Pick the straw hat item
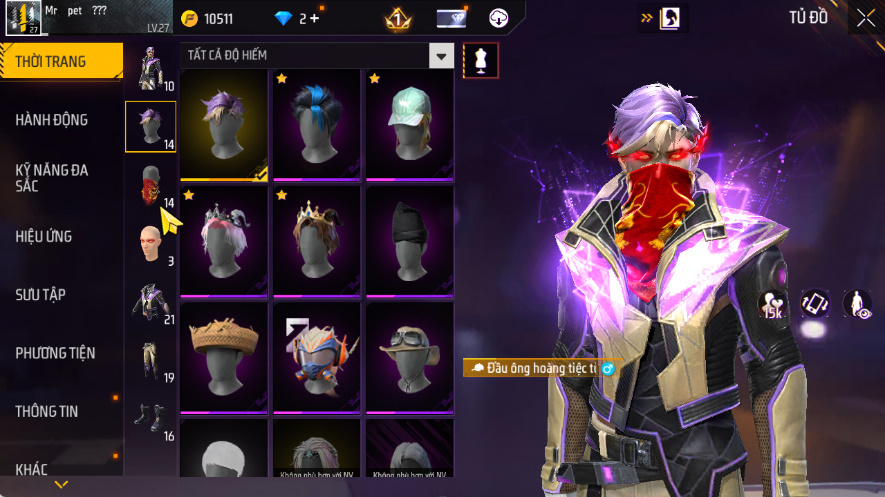 coord(223,356)
